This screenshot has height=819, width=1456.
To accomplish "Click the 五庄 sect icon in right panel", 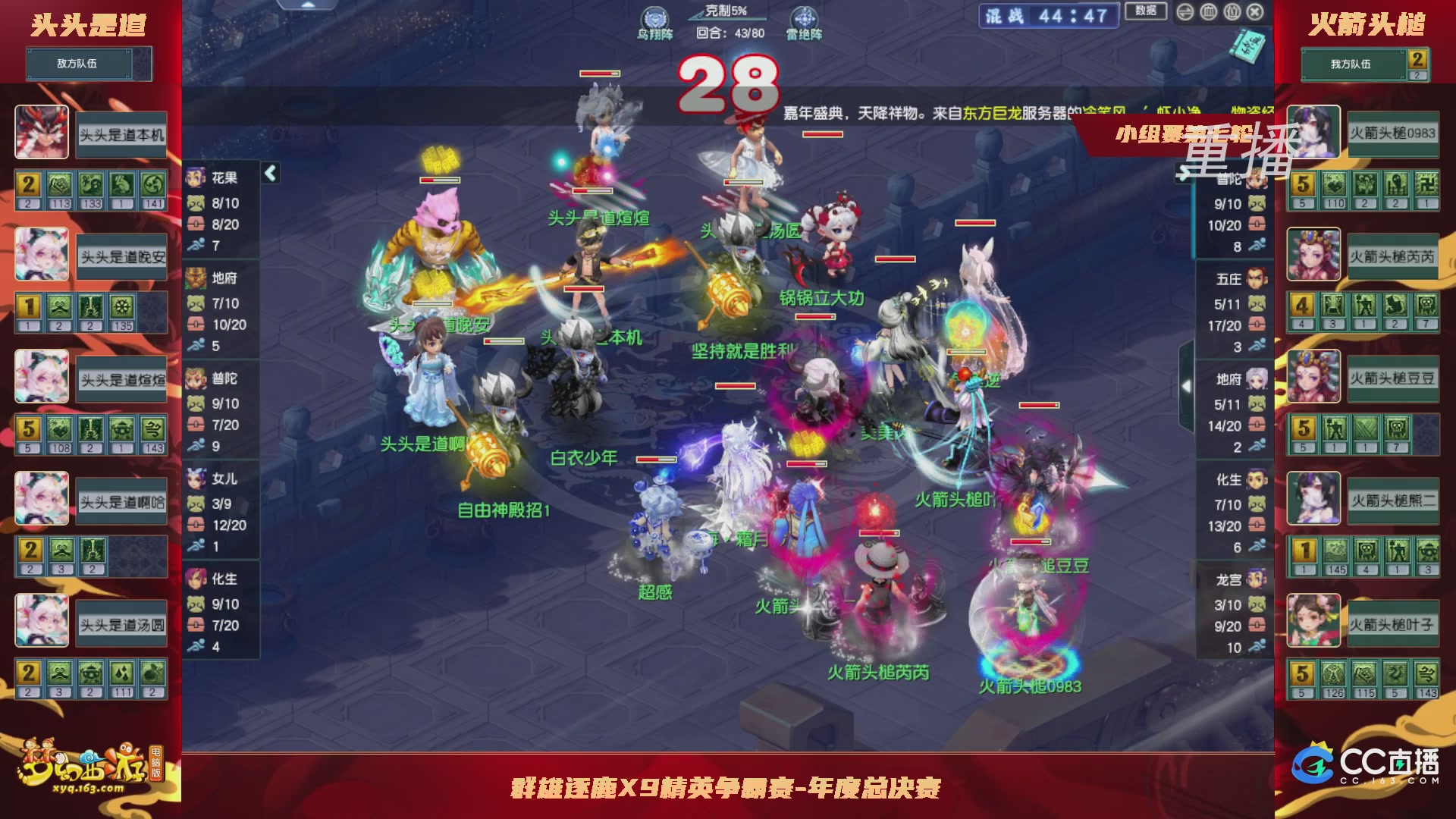I will pos(1256,278).
